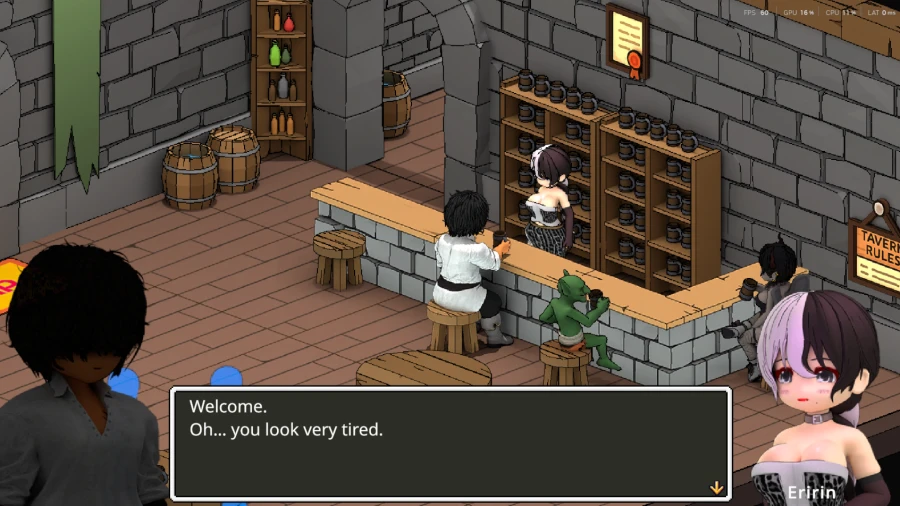The height and width of the screenshot is (506, 900).
Task: Click the dialogue box saying Welcome
Action: (x=450, y=443)
